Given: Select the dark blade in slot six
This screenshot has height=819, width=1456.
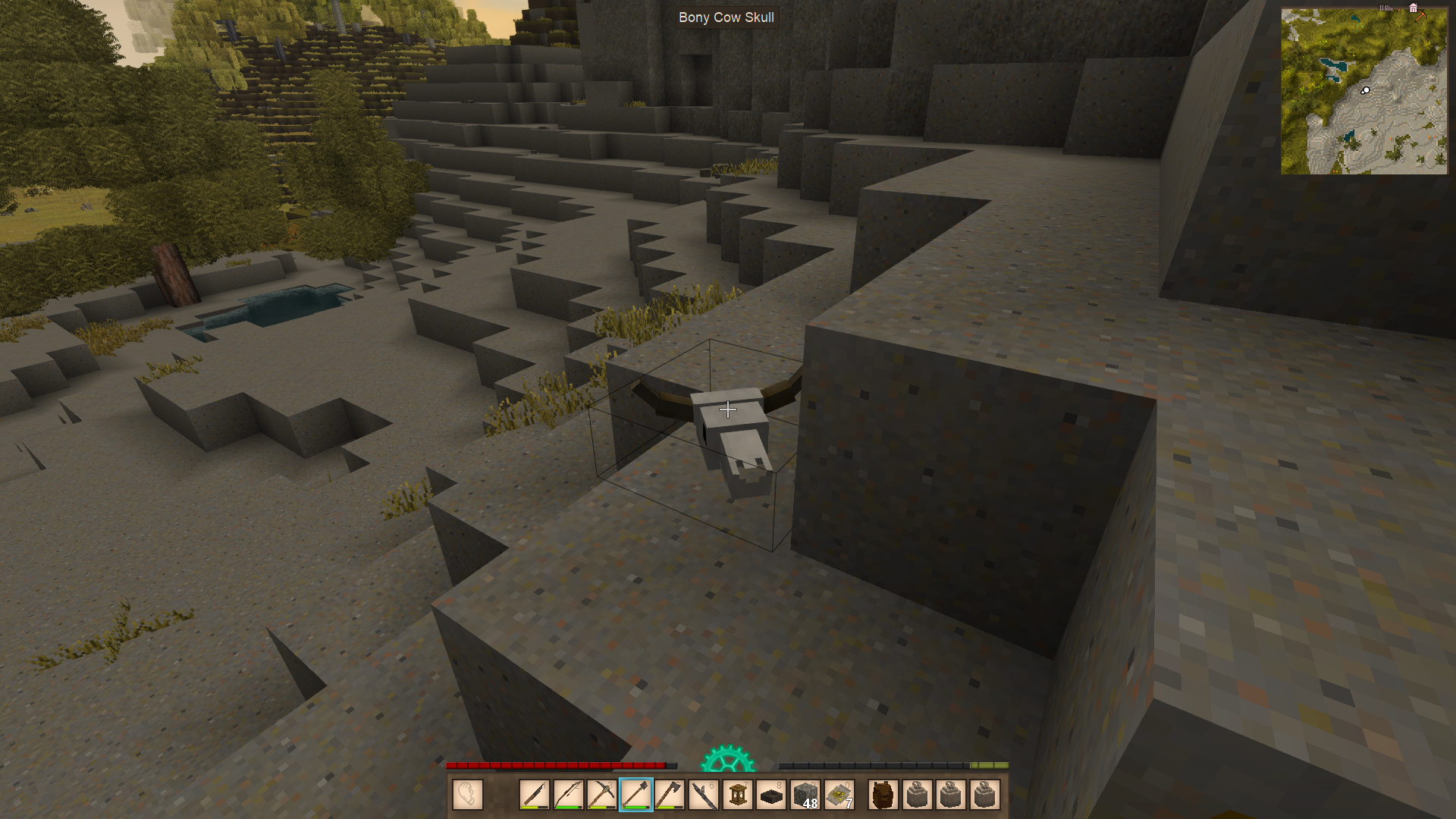Looking at the screenshot, I should point(703,795).
